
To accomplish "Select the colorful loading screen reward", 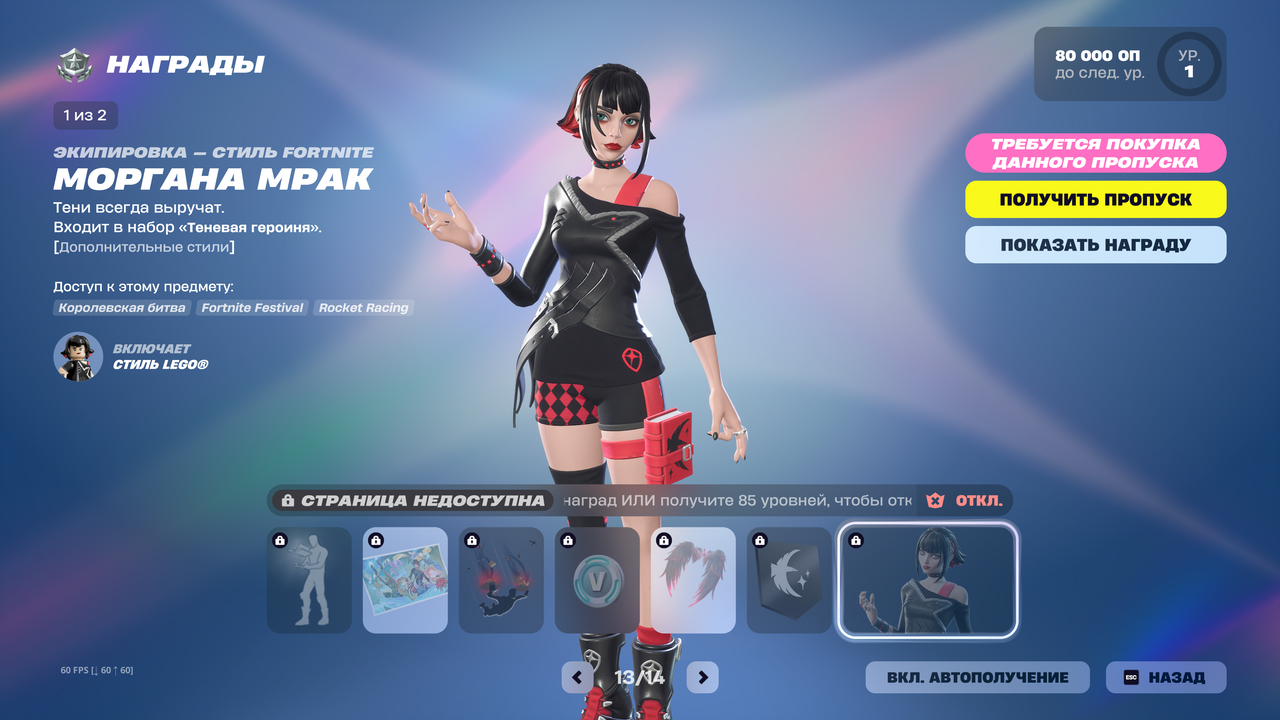I will (x=405, y=580).
